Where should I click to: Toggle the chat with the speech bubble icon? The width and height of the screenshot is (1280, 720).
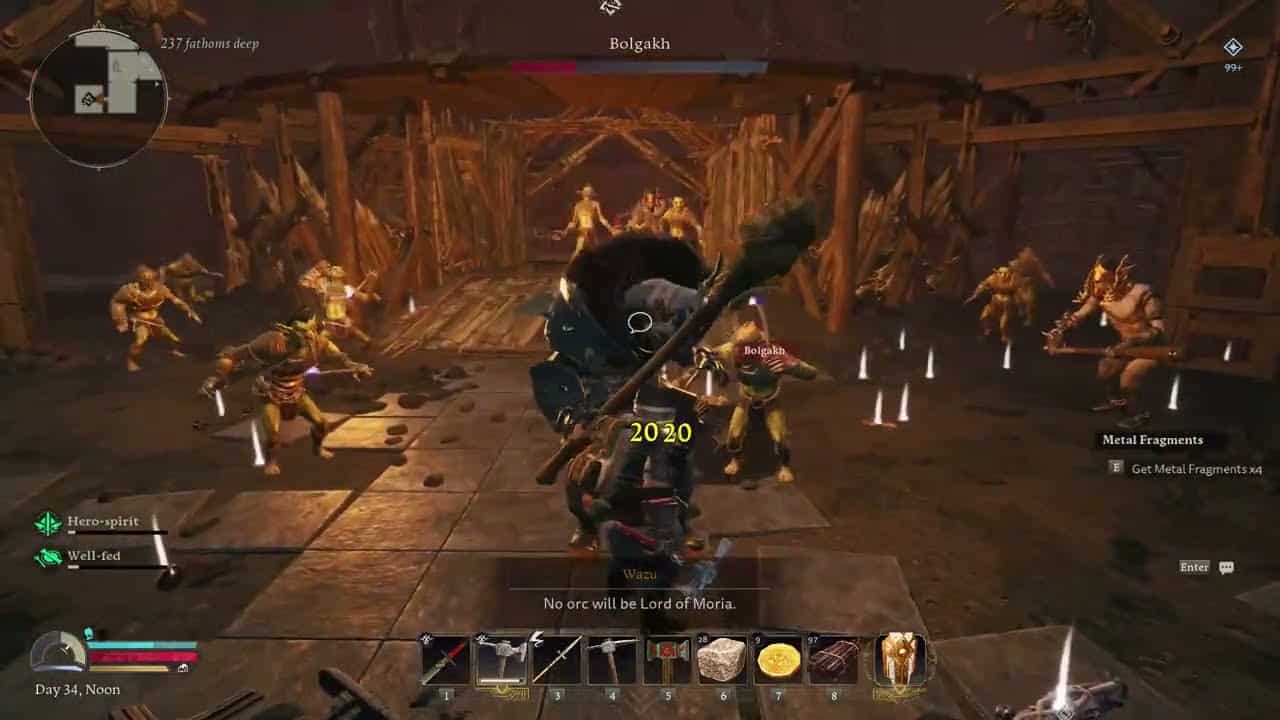(x=1226, y=567)
